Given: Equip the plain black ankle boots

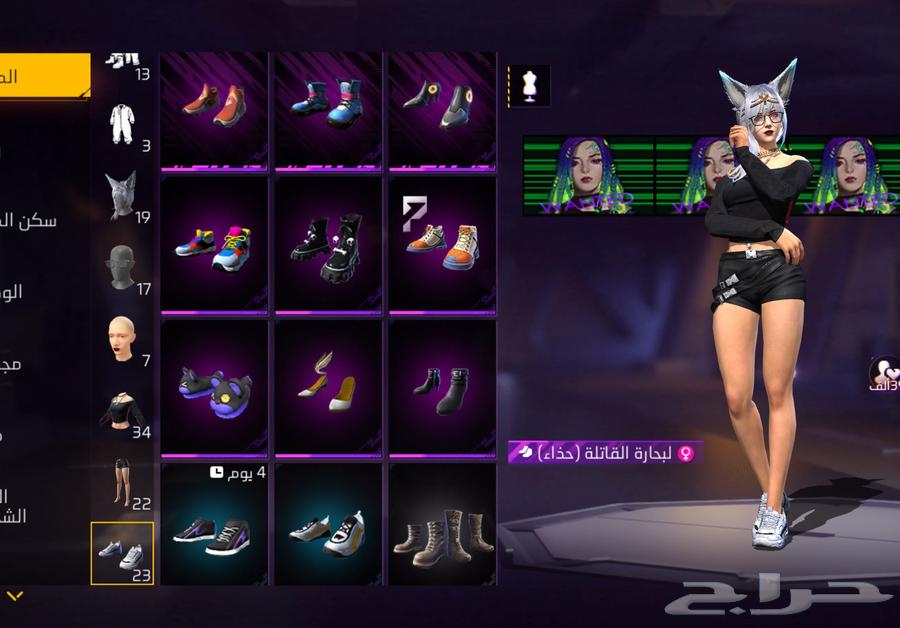Looking at the screenshot, I should tap(442, 389).
